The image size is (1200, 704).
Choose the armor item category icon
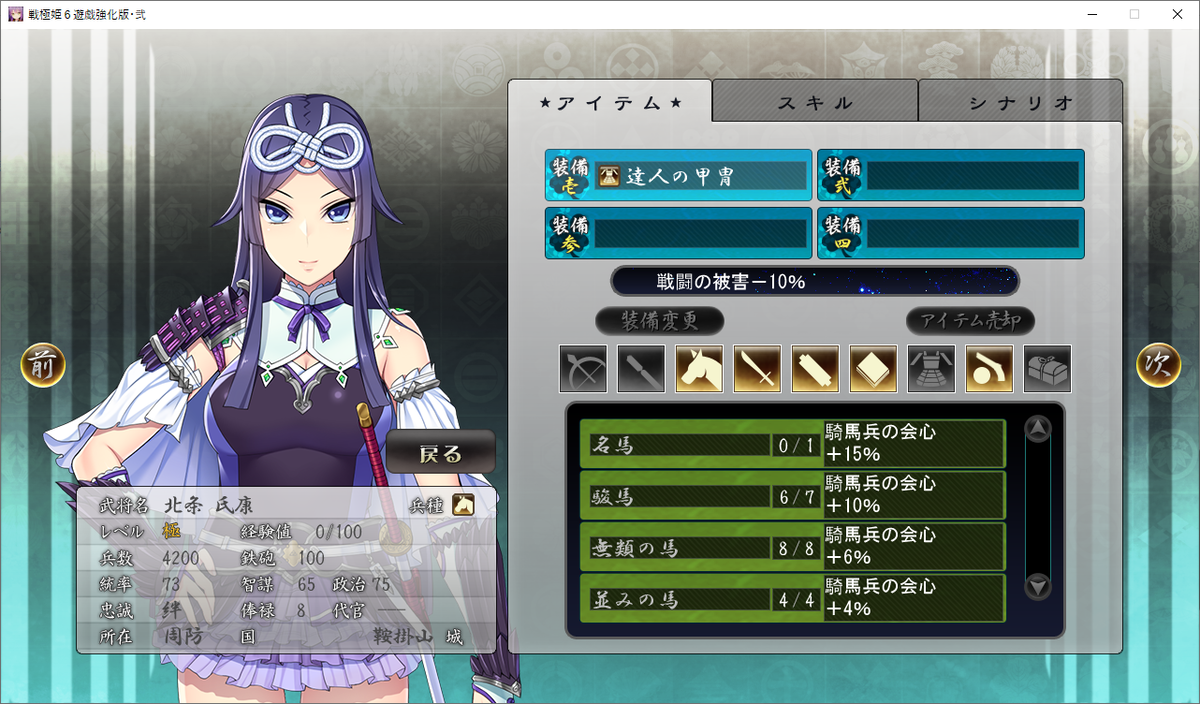(x=931, y=368)
